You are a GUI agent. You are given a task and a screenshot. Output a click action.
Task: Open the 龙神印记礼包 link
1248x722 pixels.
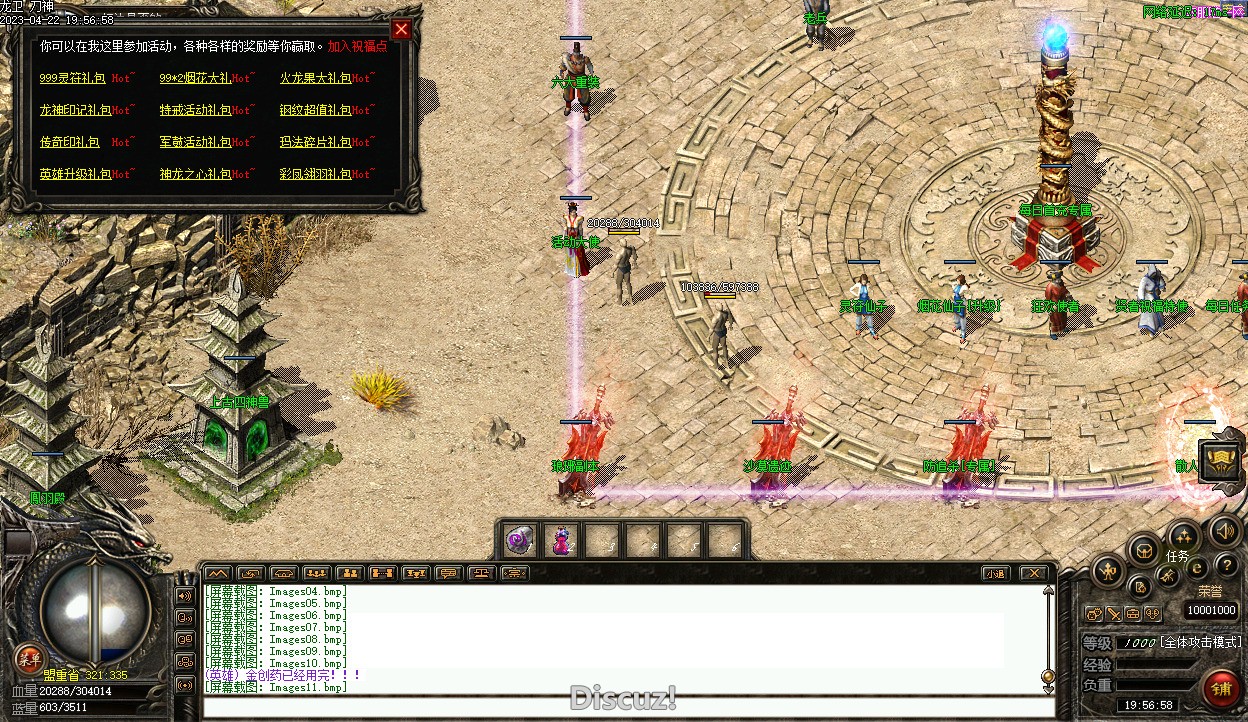point(73,110)
